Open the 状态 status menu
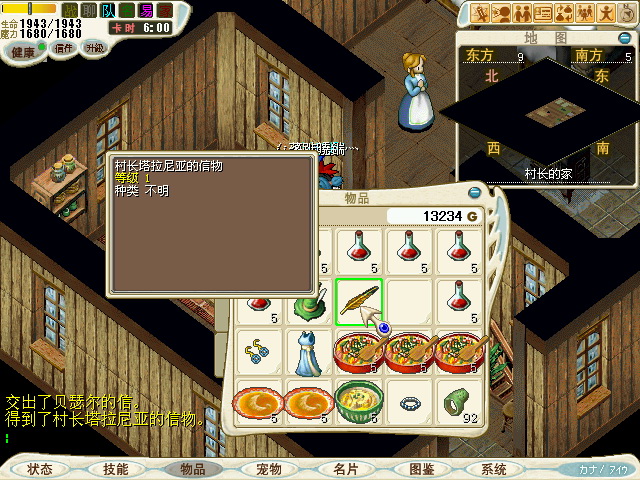The image size is (640, 480). pyautogui.click(x=41, y=468)
